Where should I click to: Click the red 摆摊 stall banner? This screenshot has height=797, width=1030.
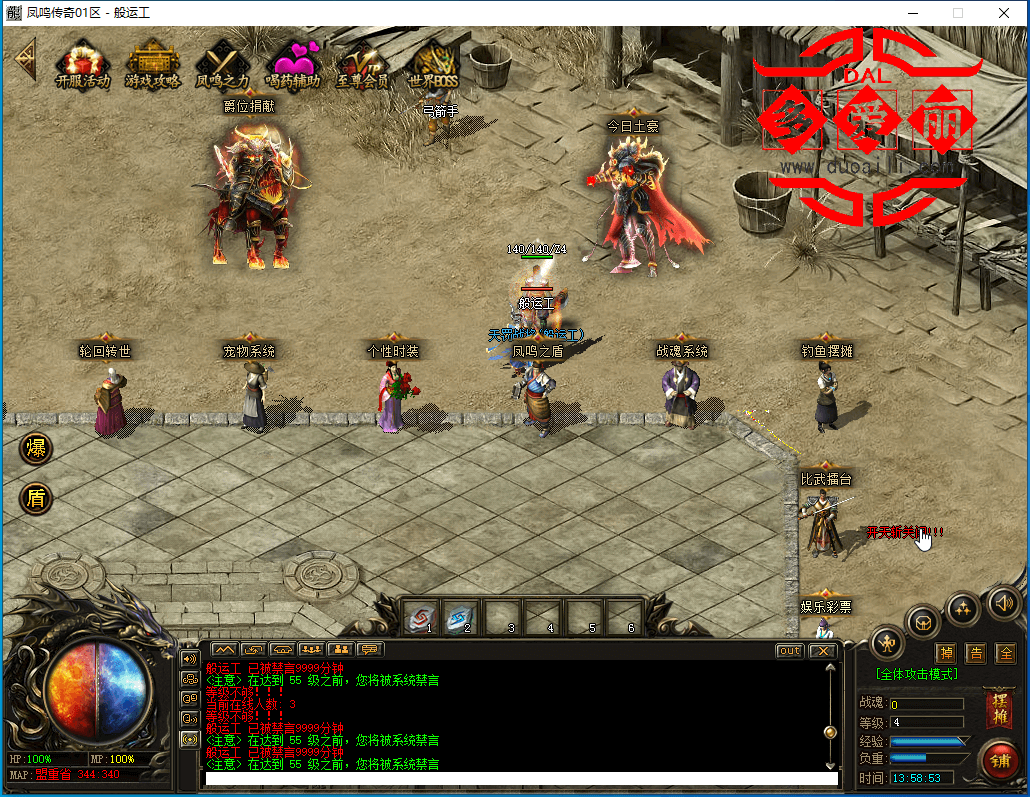tap(997, 709)
